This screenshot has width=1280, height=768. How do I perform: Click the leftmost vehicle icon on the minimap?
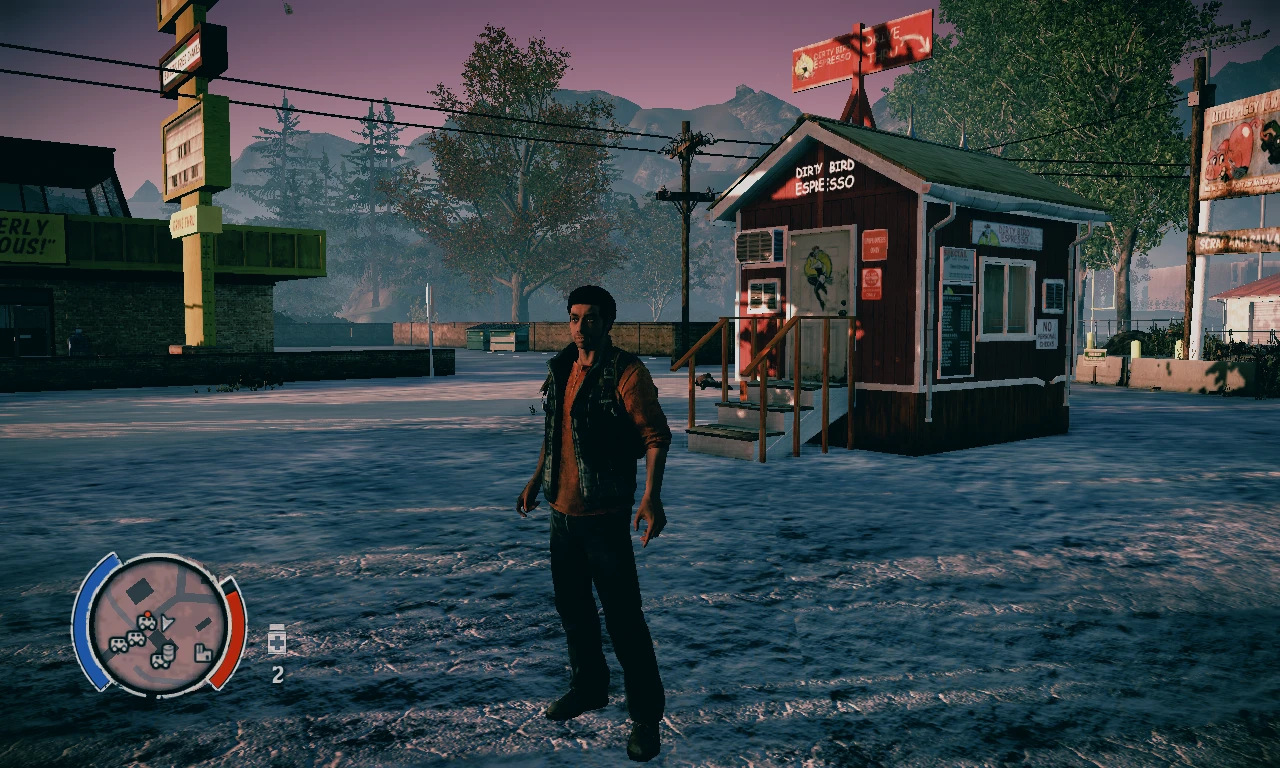pos(119,643)
